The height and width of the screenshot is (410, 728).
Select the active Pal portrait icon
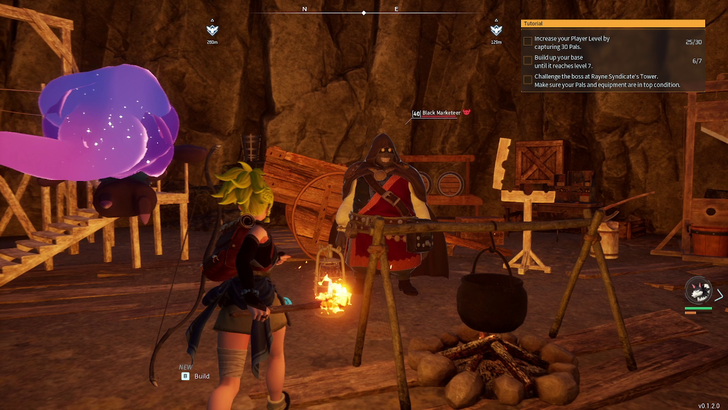pyautogui.click(x=696, y=292)
